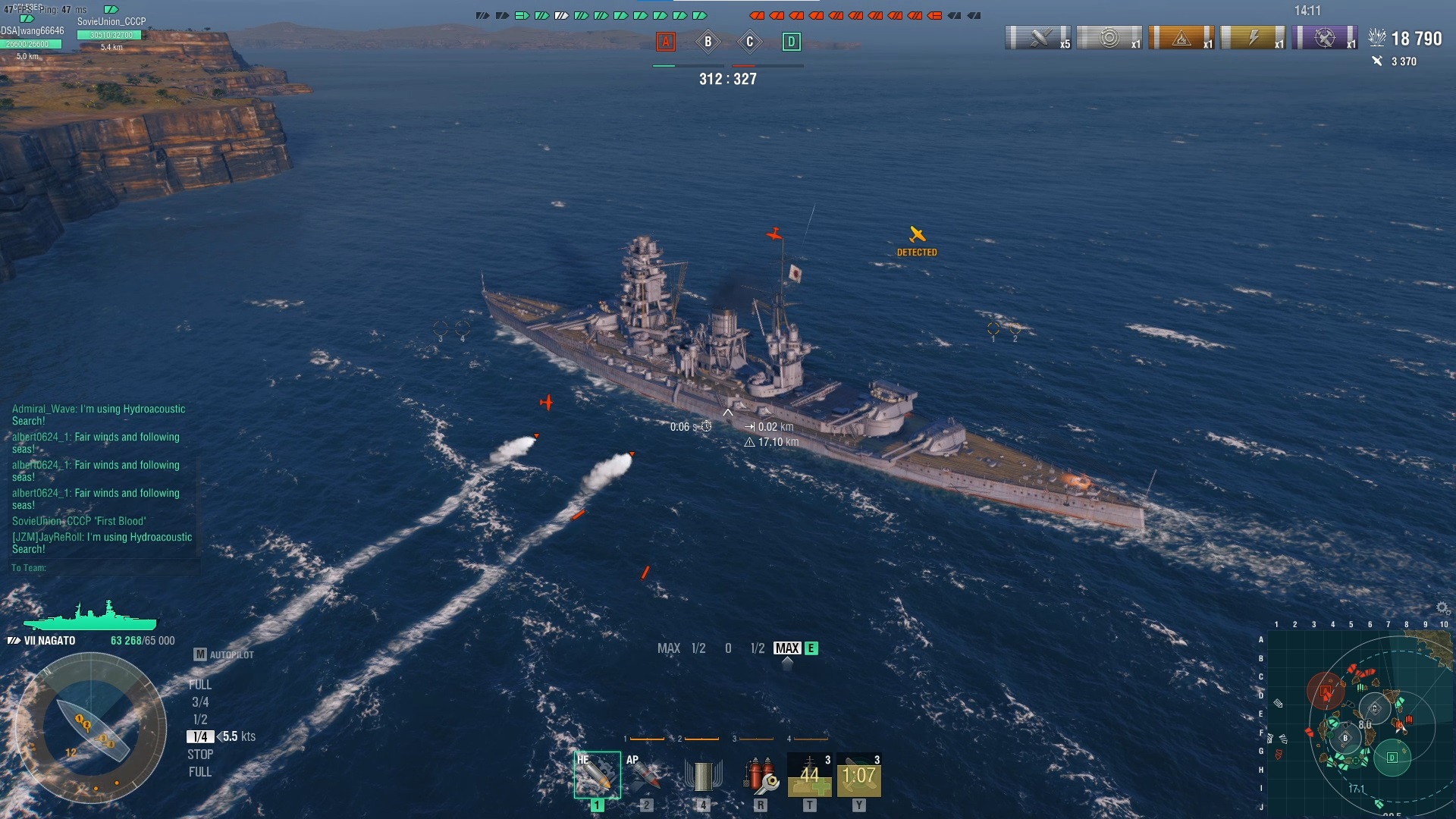
Task: Launch the aircraft consumable showing 1:07
Action: (x=858, y=775)
